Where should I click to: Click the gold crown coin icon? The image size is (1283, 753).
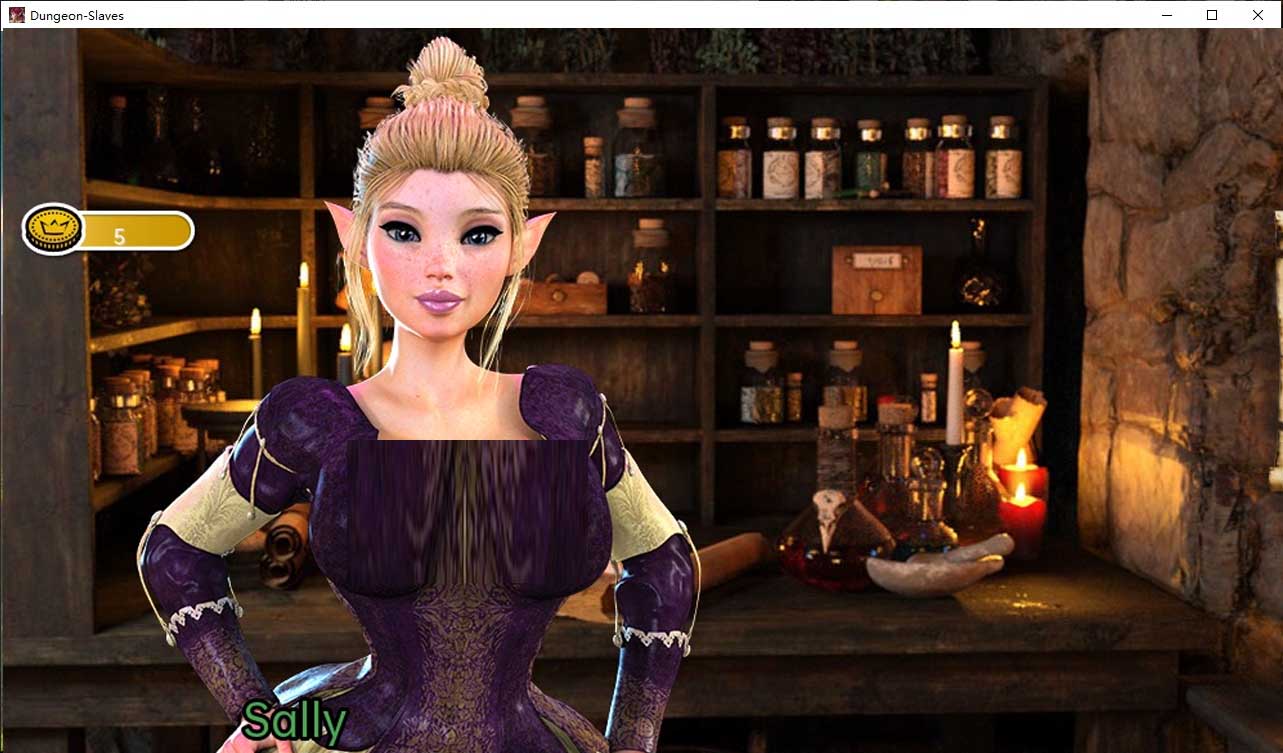coord(54,228)
